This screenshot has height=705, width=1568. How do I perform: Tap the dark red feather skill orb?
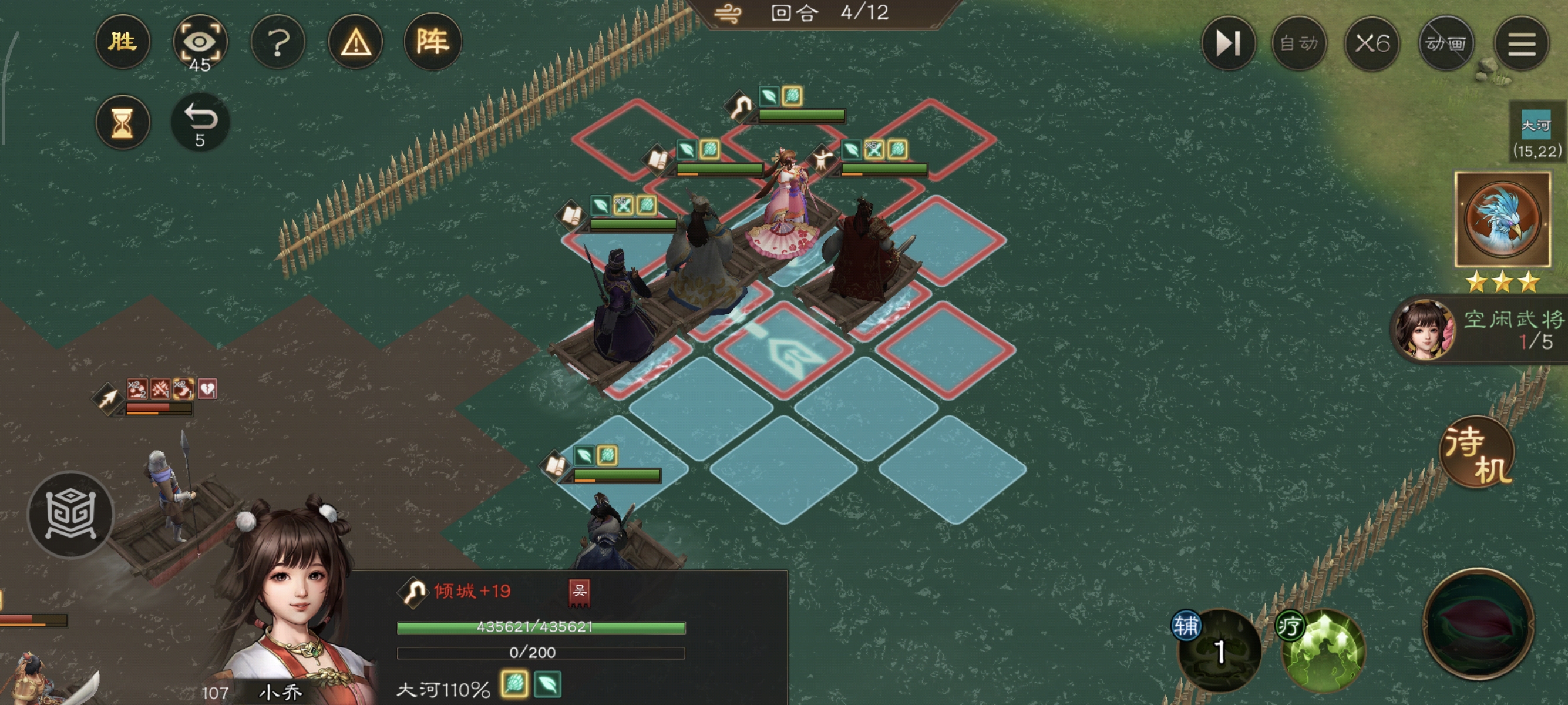1478,624
